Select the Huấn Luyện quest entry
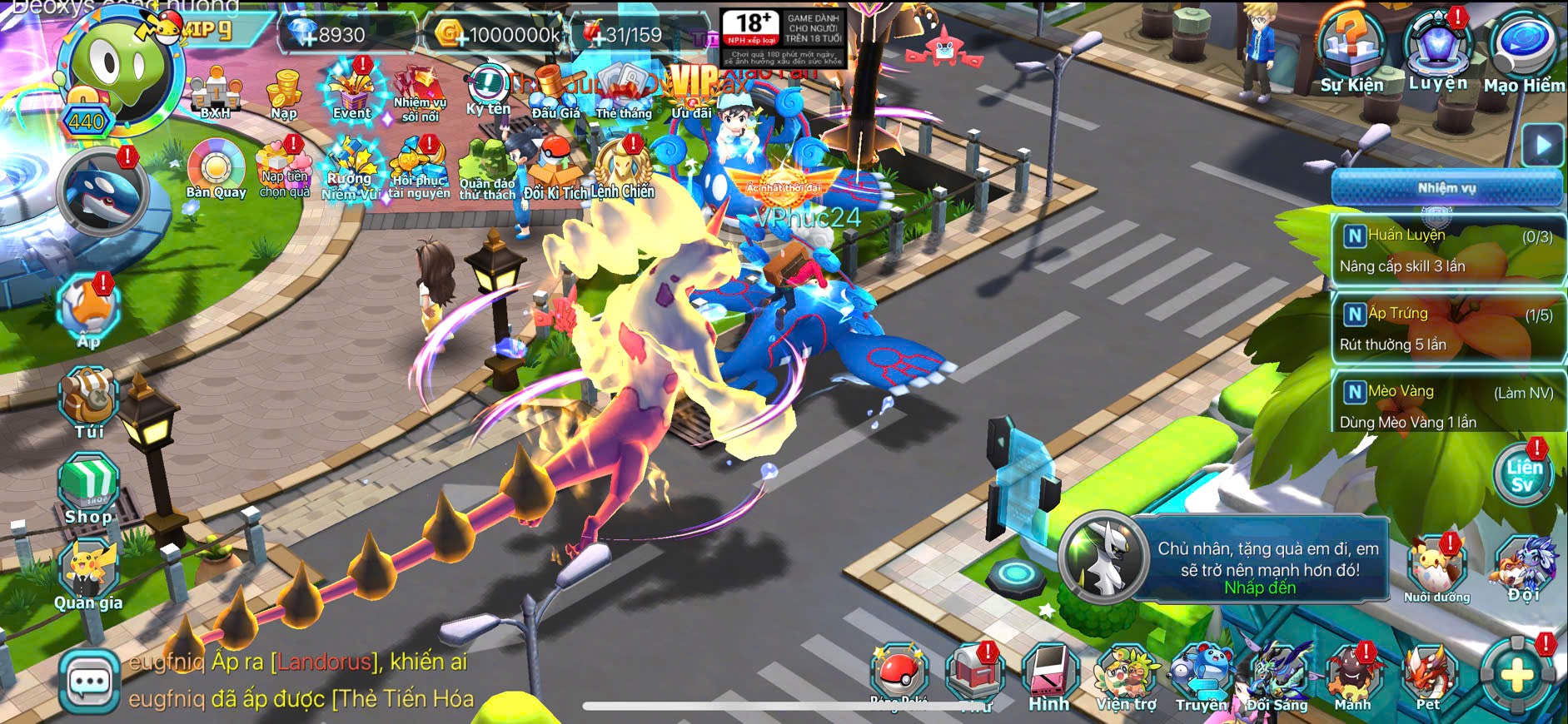Screen dimensions: 1568x724 1447,250
